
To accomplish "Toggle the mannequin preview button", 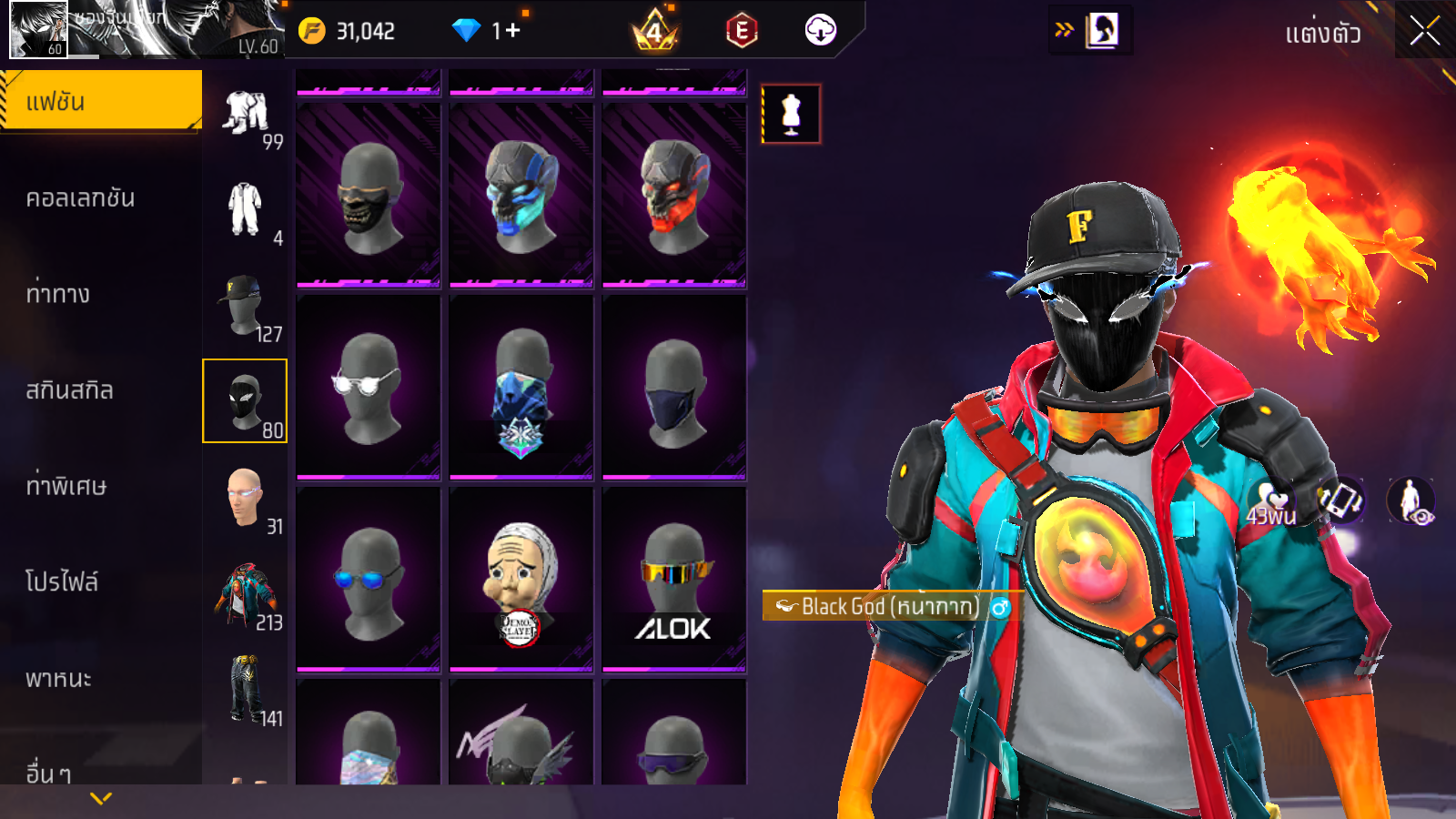I will click(x=791, y=114).
